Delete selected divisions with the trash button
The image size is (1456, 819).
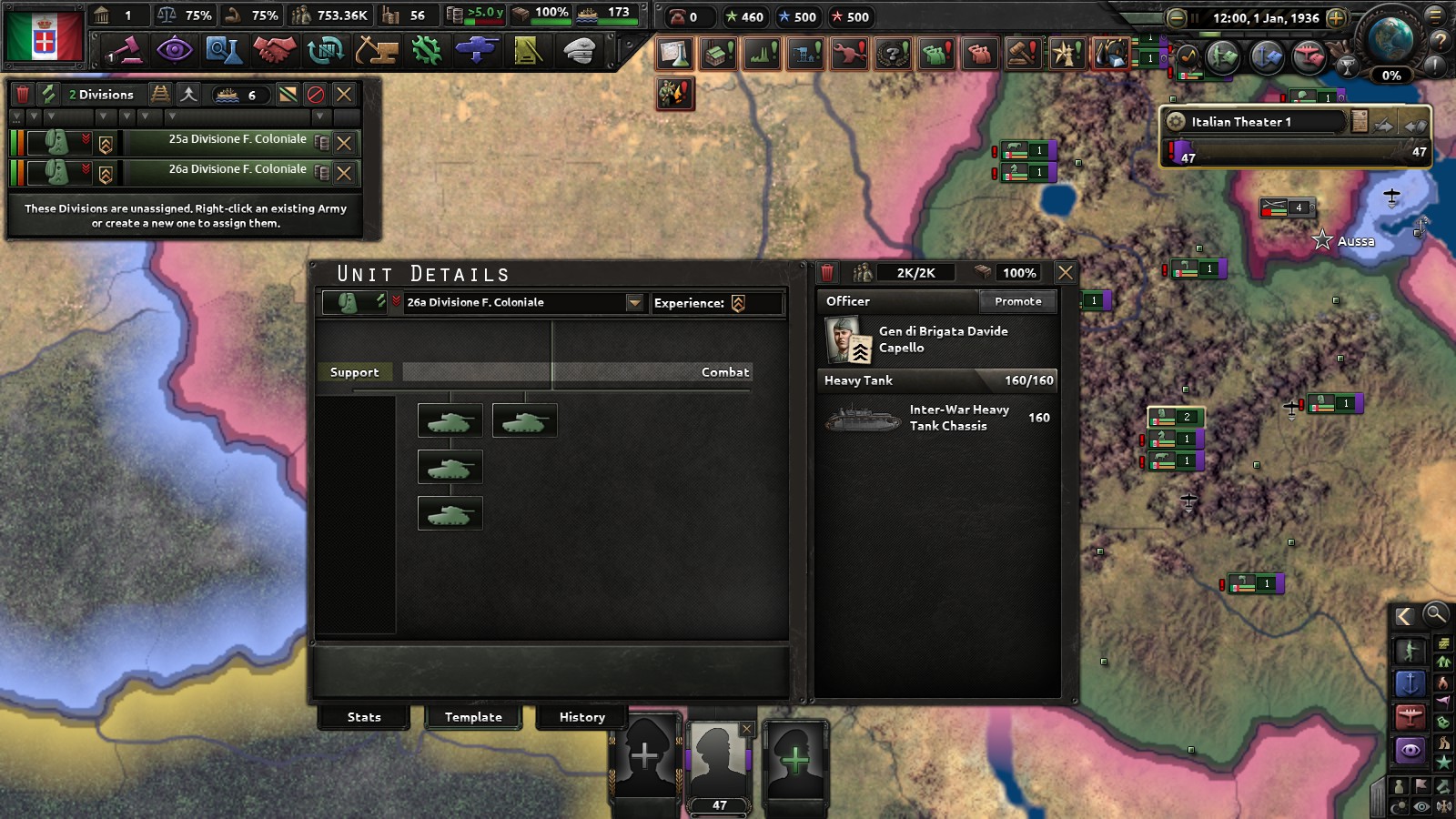[23, 93]
